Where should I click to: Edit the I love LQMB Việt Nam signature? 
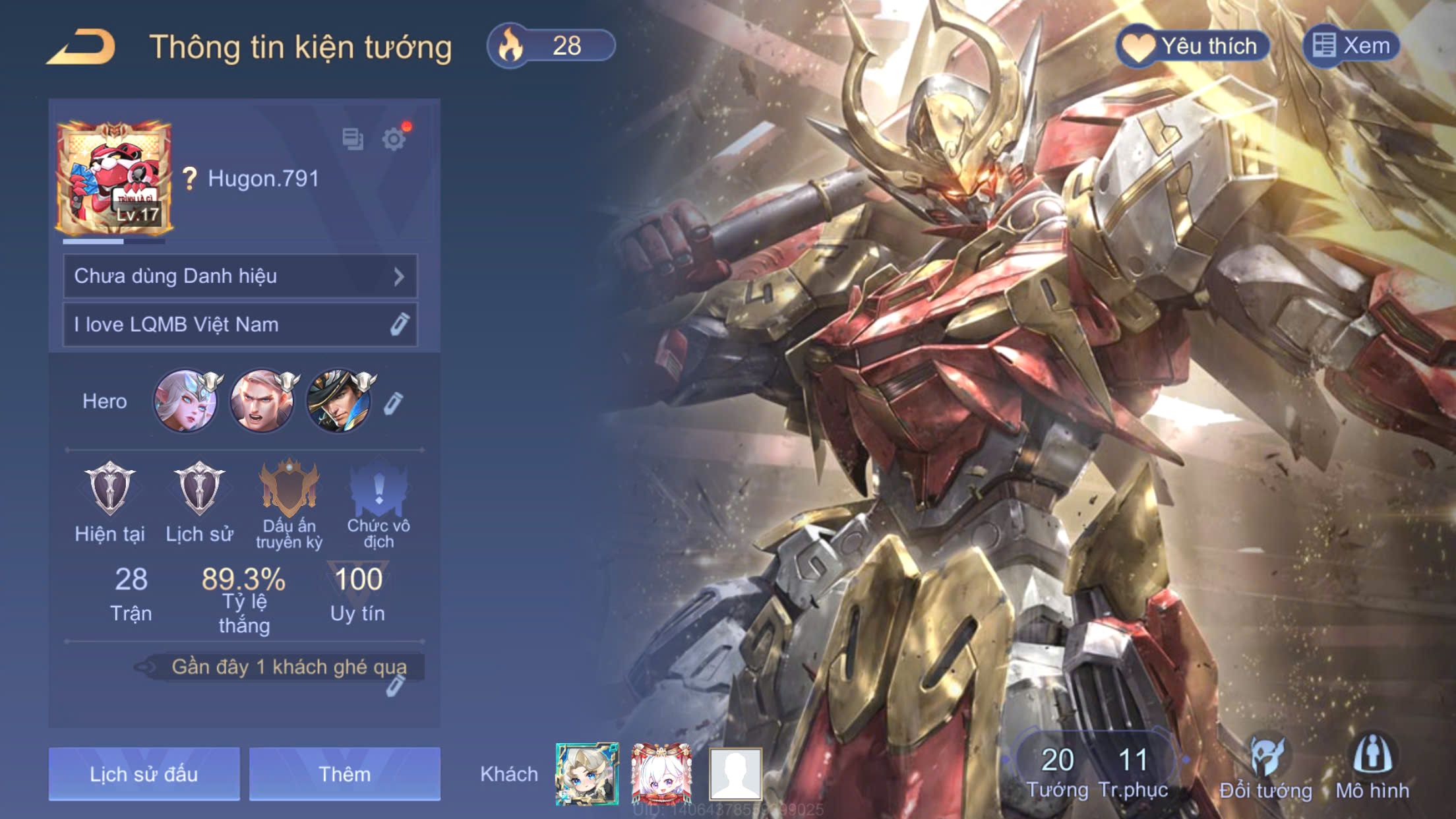pyautogui.click(x=398, y=324)
